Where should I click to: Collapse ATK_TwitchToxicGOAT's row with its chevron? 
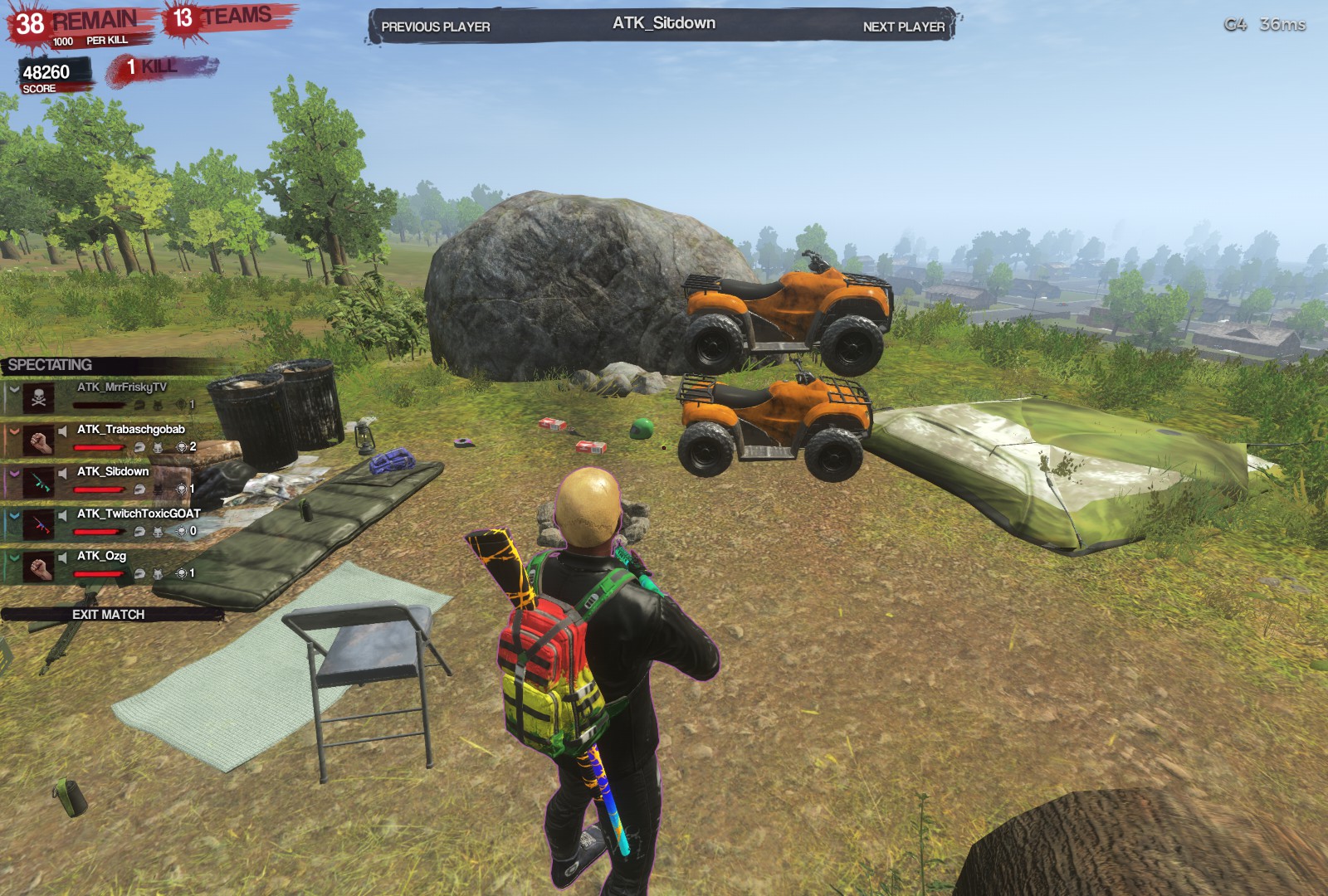14,516
